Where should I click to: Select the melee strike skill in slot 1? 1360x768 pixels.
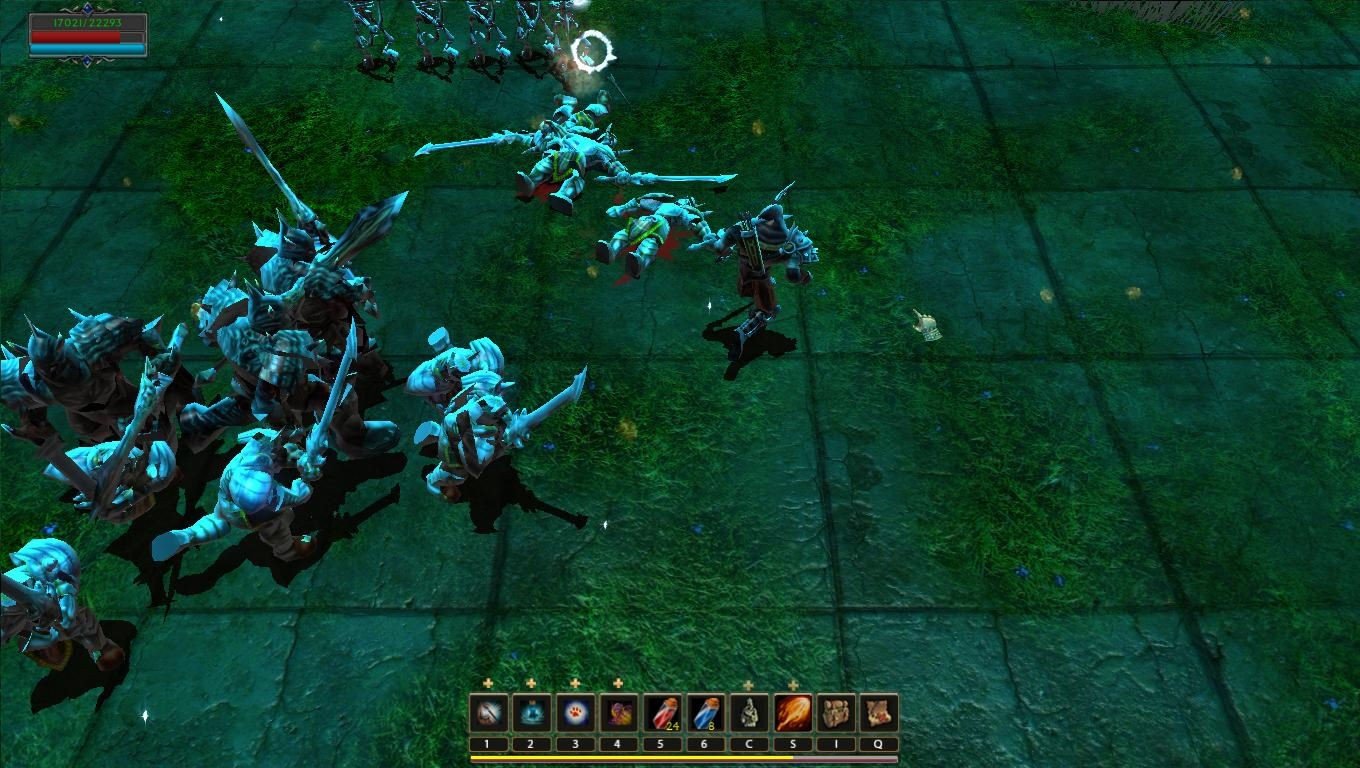487,711
